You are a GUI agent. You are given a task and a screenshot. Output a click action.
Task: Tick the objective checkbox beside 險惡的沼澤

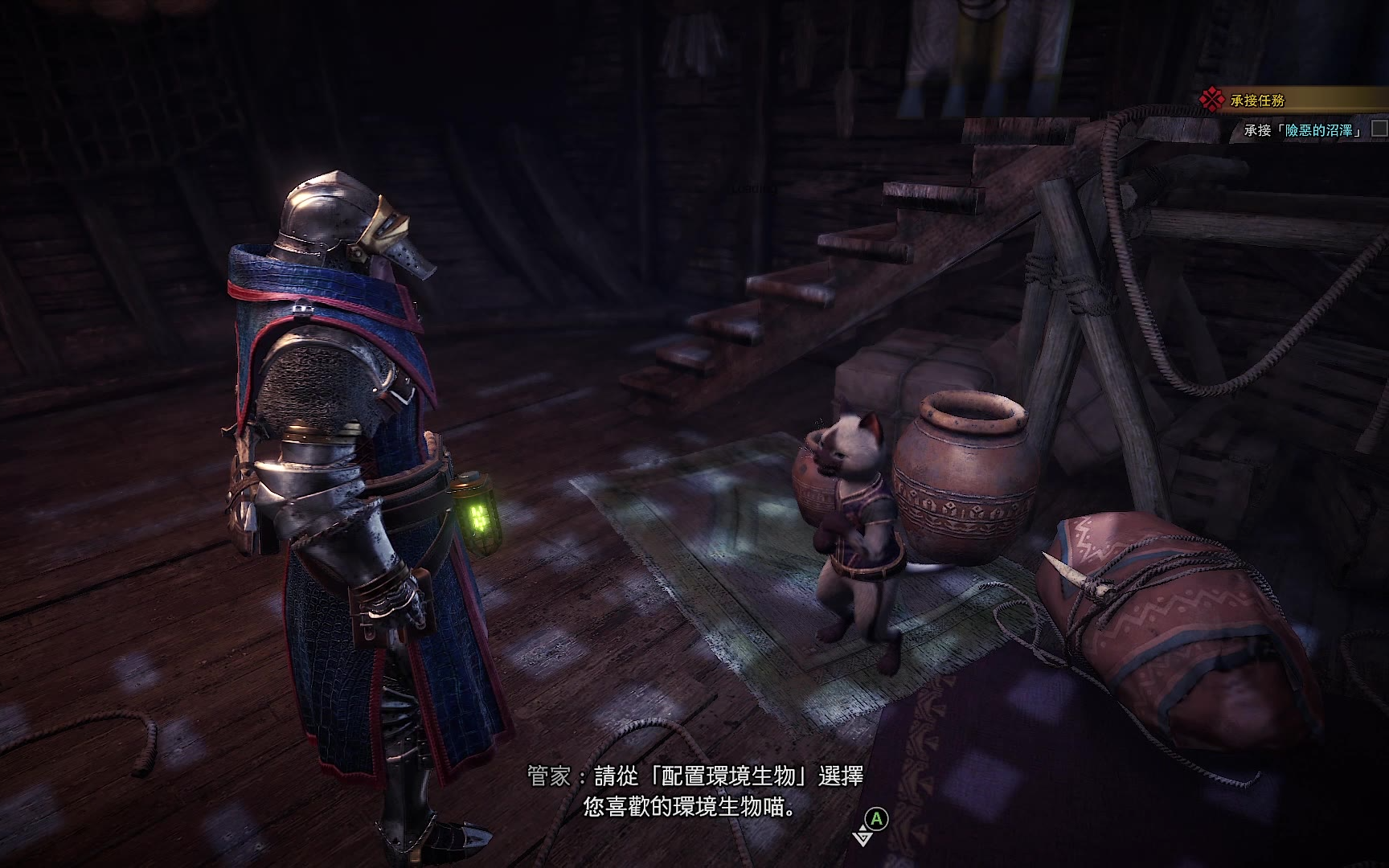point(1379,129)
